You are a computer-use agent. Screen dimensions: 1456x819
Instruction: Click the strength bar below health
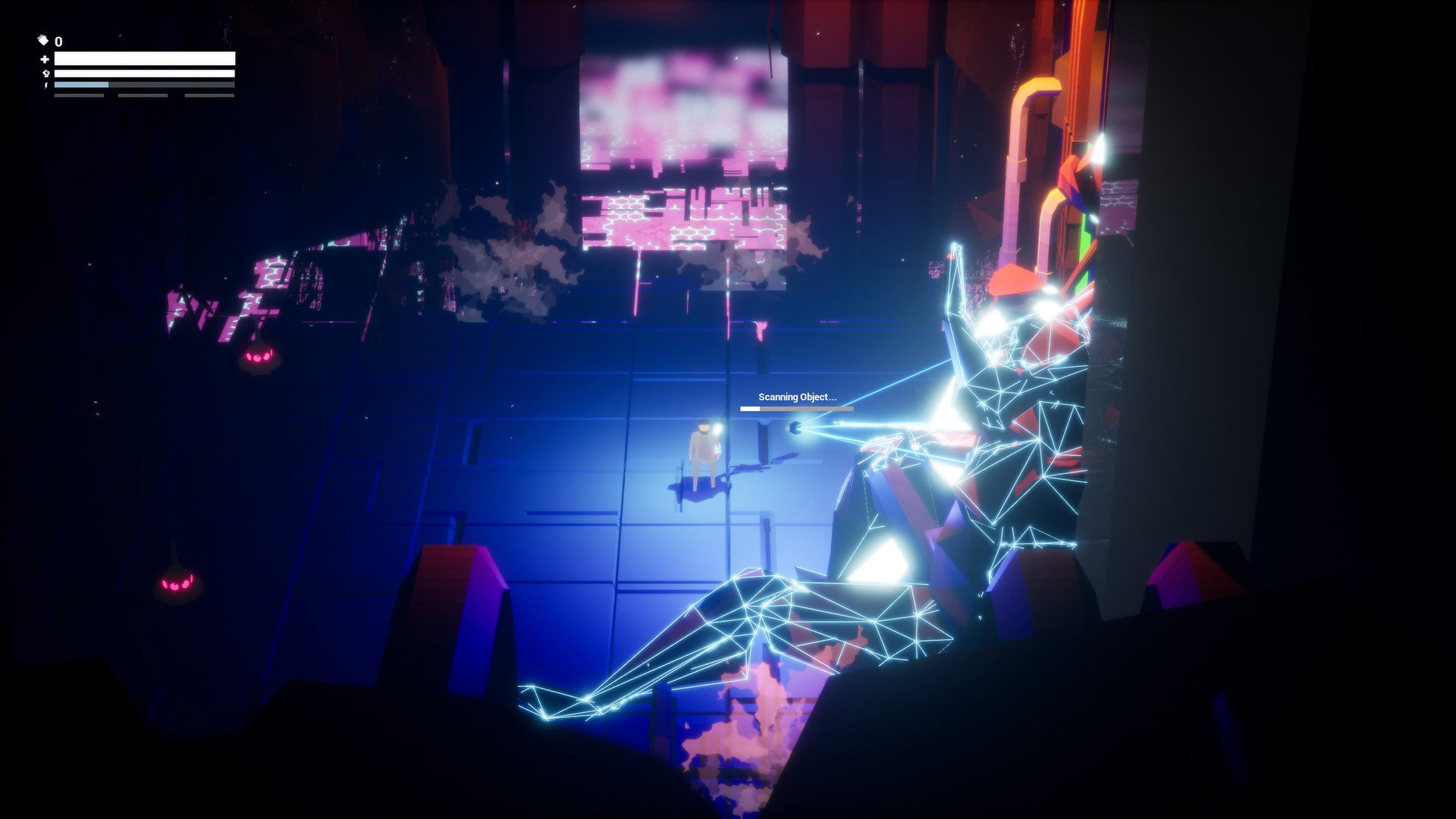tap(144, 73)
